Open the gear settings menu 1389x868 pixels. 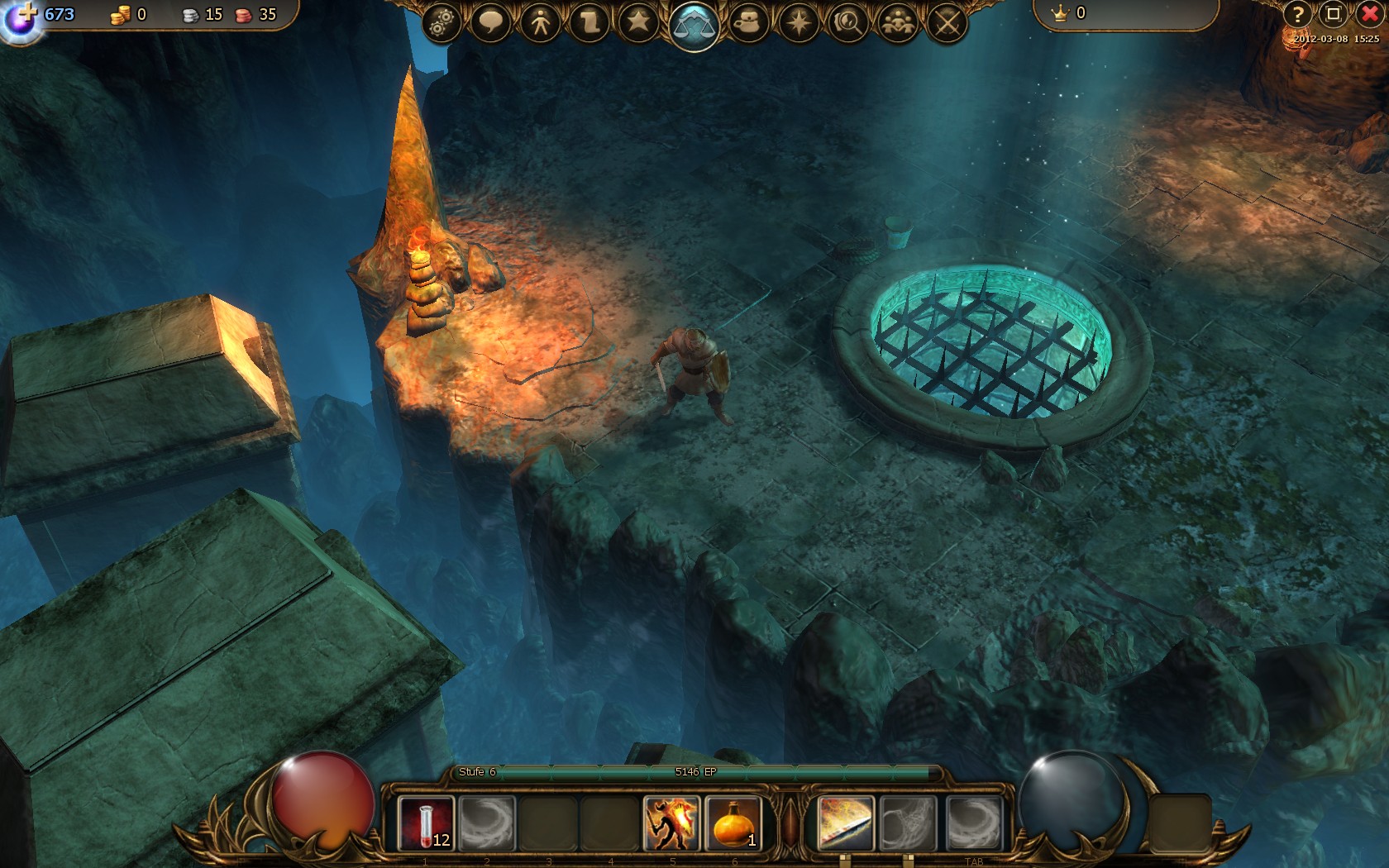coord(442,22)
